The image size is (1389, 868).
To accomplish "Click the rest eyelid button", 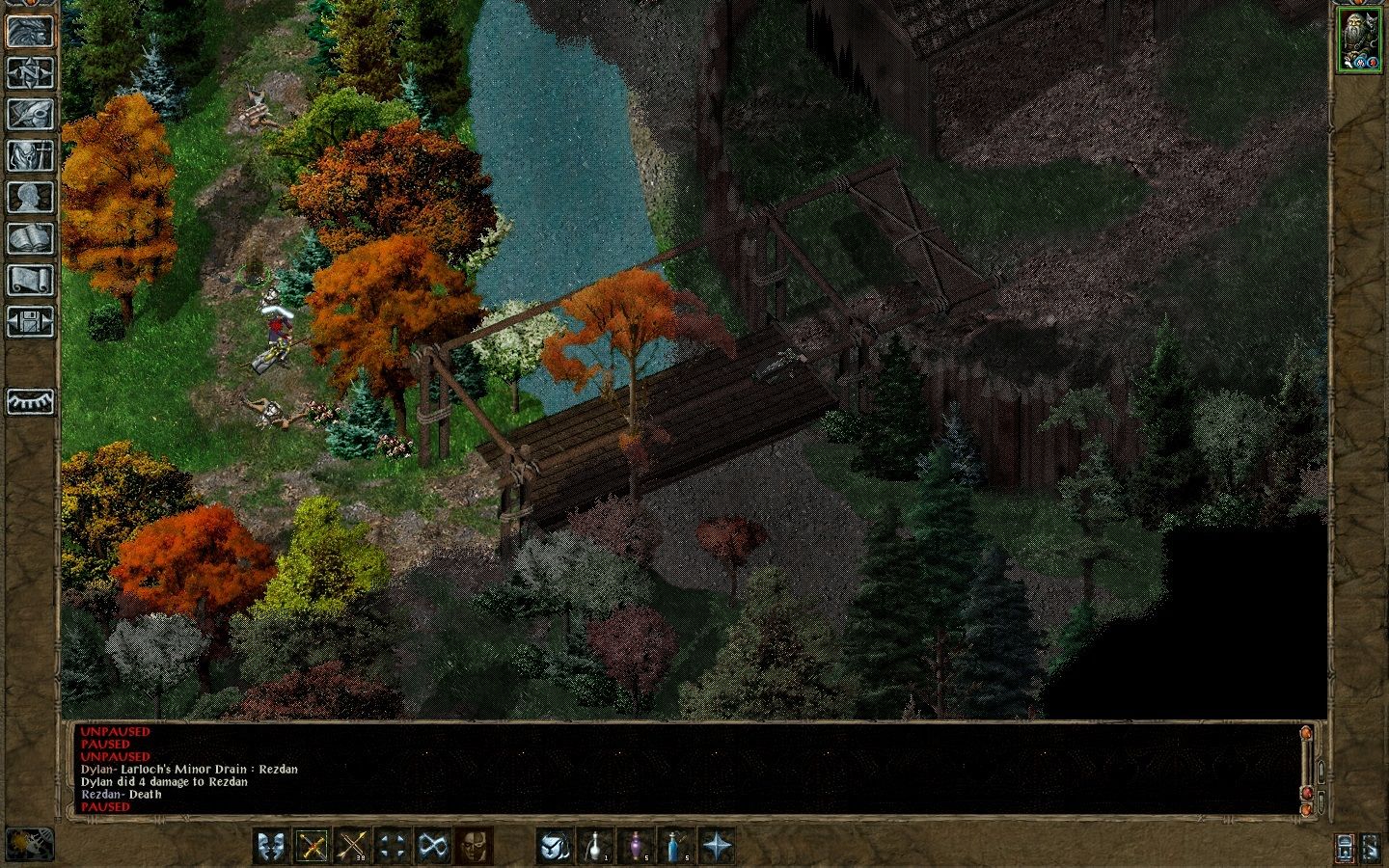I will coord(30,401).
